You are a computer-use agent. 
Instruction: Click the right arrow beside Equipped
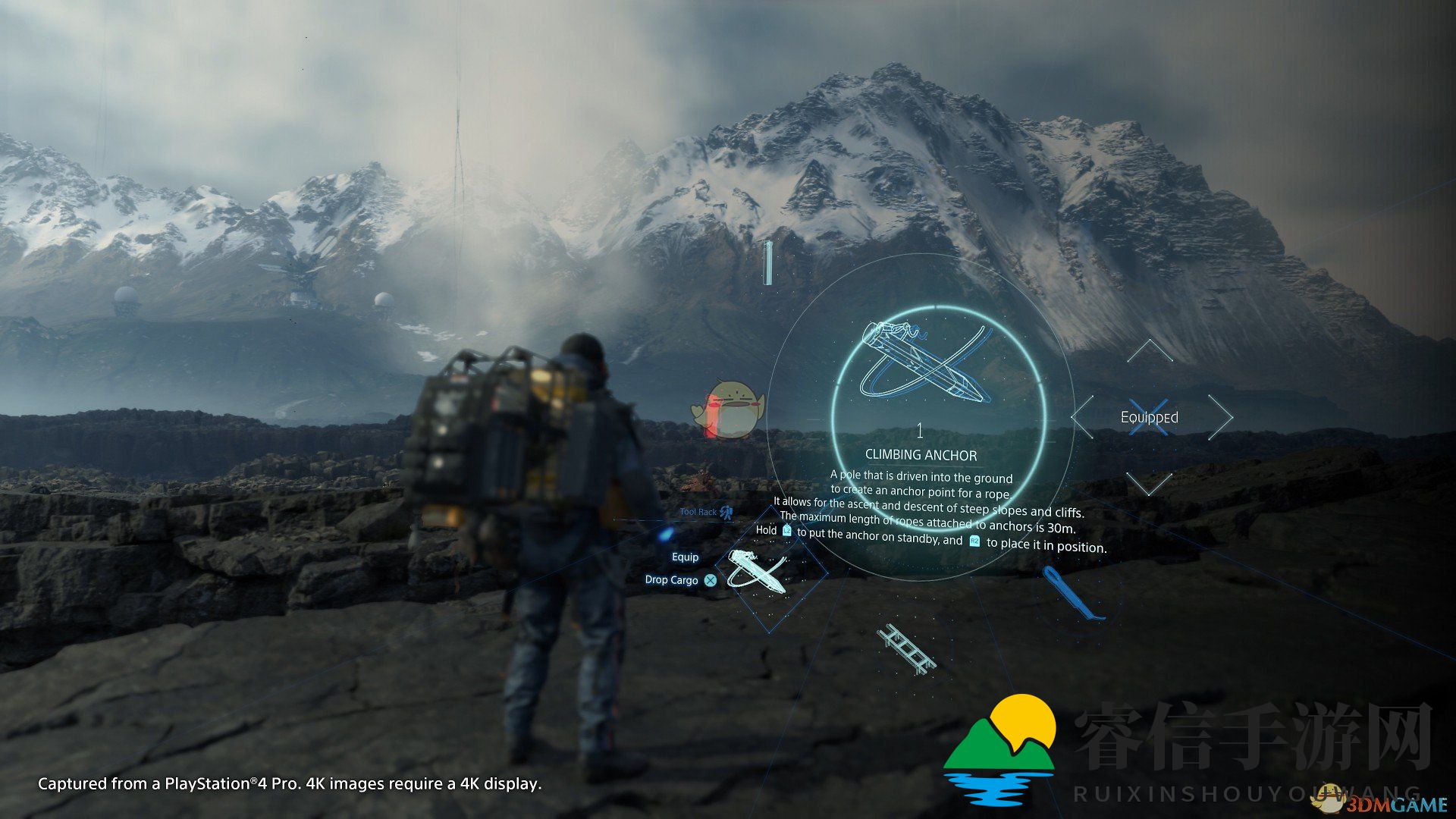(x=1219, y=416)
